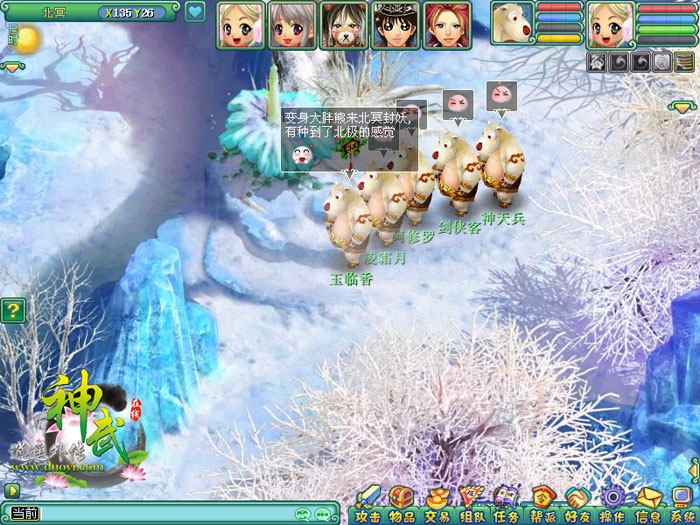Screen dimensions: 700x525
Task: Open the 攻击 (Attack) sword menu
Action: point(368,504)
